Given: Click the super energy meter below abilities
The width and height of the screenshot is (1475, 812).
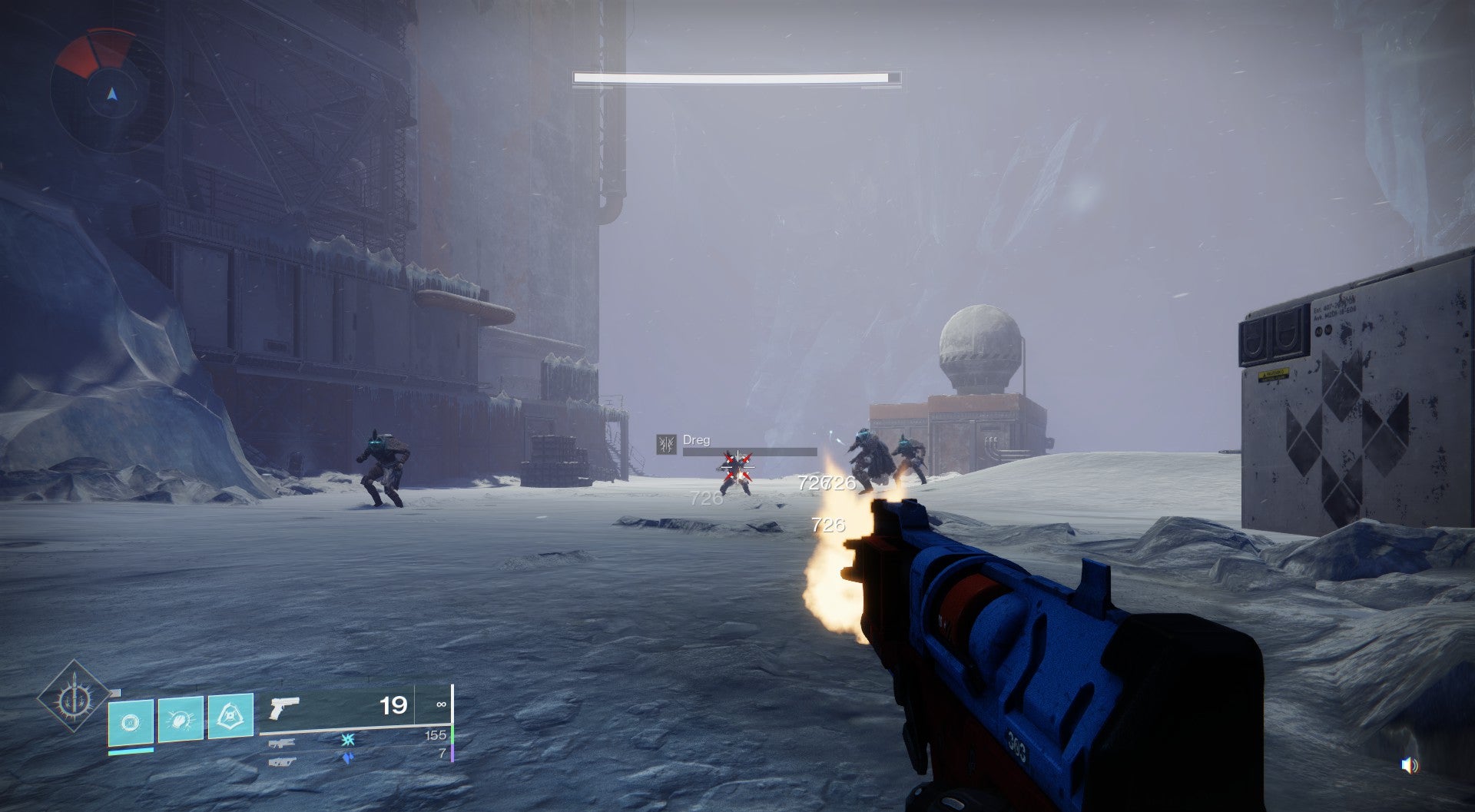Looking at the screenshot, I should point(131,751).
